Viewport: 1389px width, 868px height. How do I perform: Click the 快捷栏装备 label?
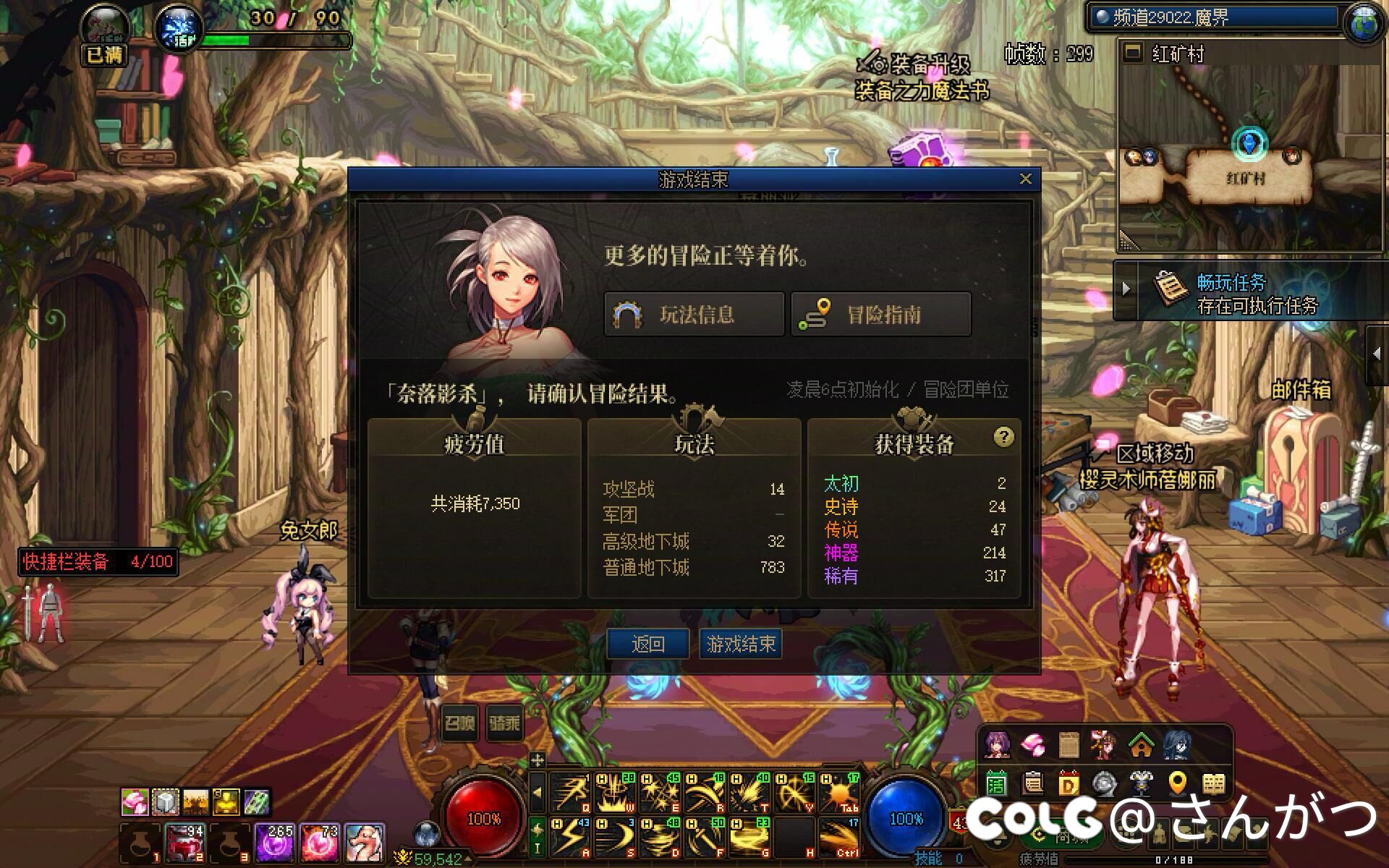click(x=98, y=561)
